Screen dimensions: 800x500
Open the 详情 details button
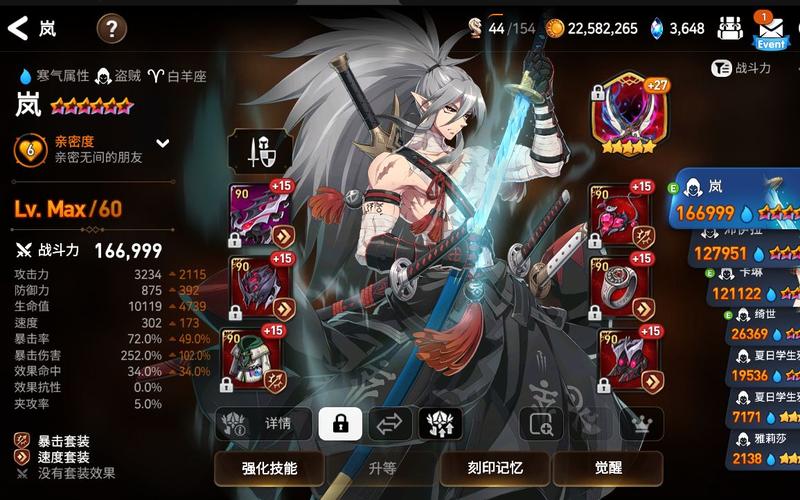coord(264,424)
